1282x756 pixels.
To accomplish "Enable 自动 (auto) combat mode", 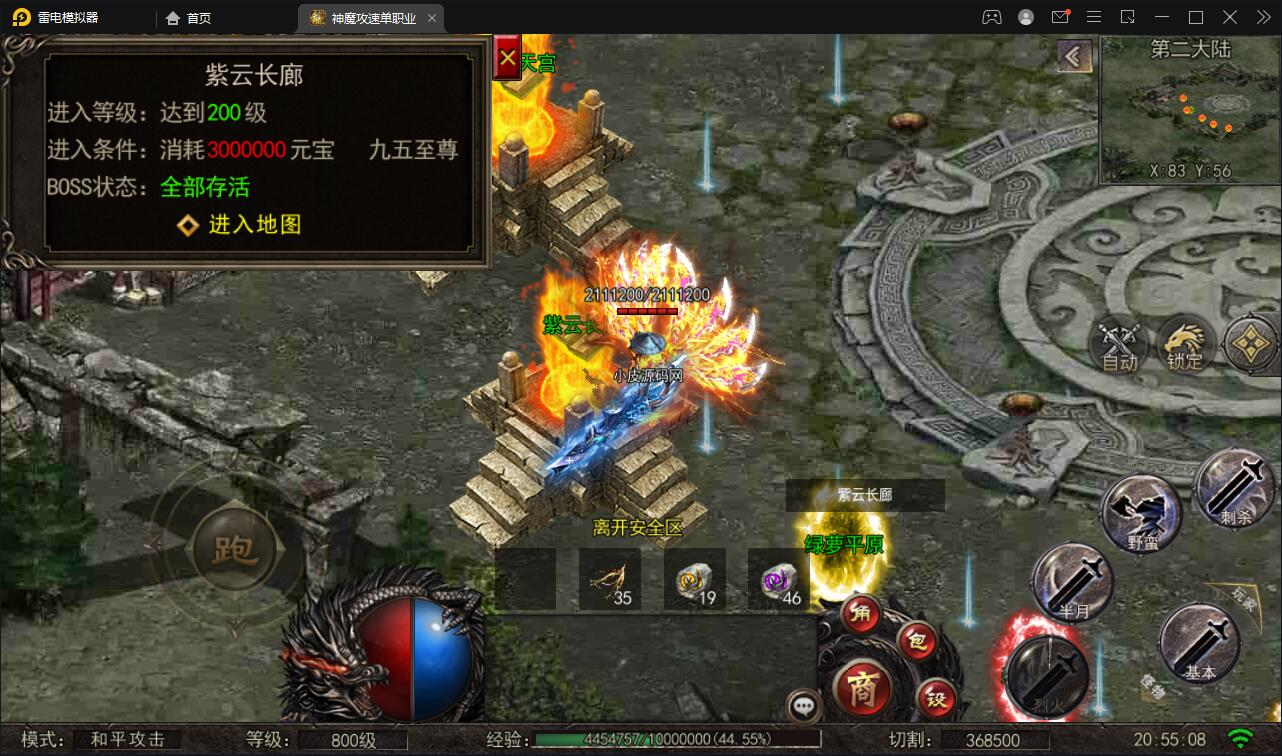I will 1117,346.
